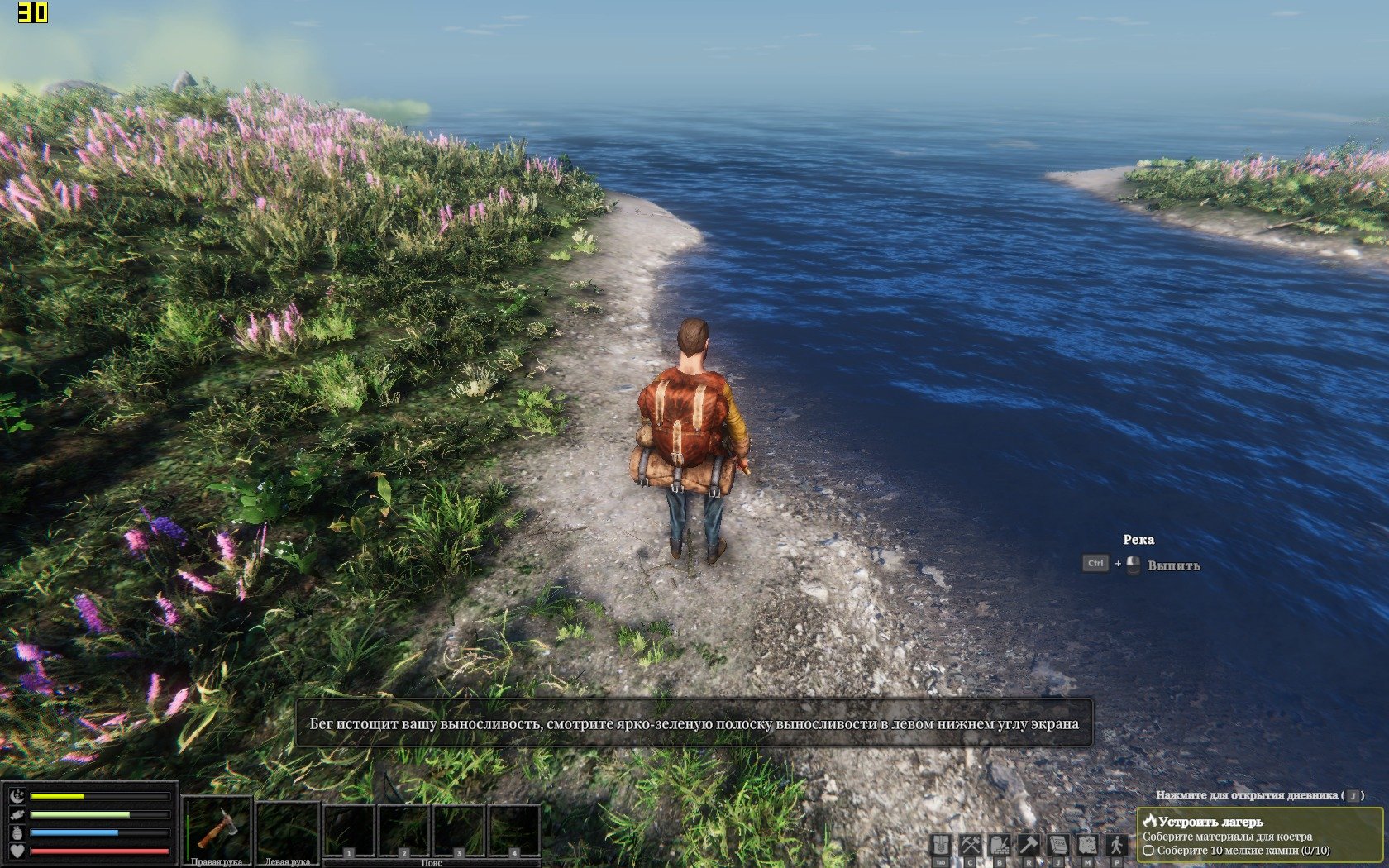Open the building menu with trowel icon

click(1000, 846)
